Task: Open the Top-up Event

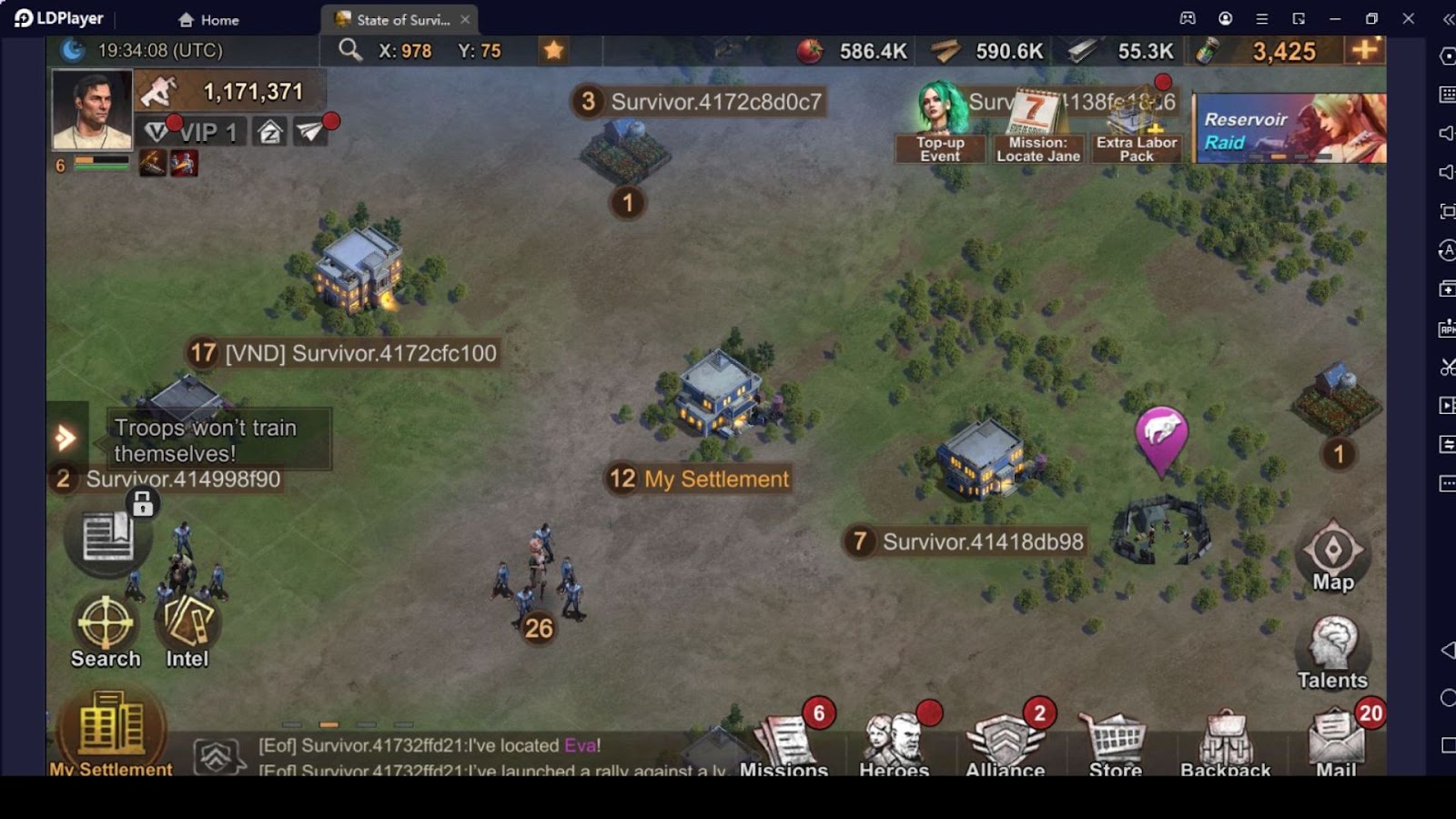Action: coord(940,123)
